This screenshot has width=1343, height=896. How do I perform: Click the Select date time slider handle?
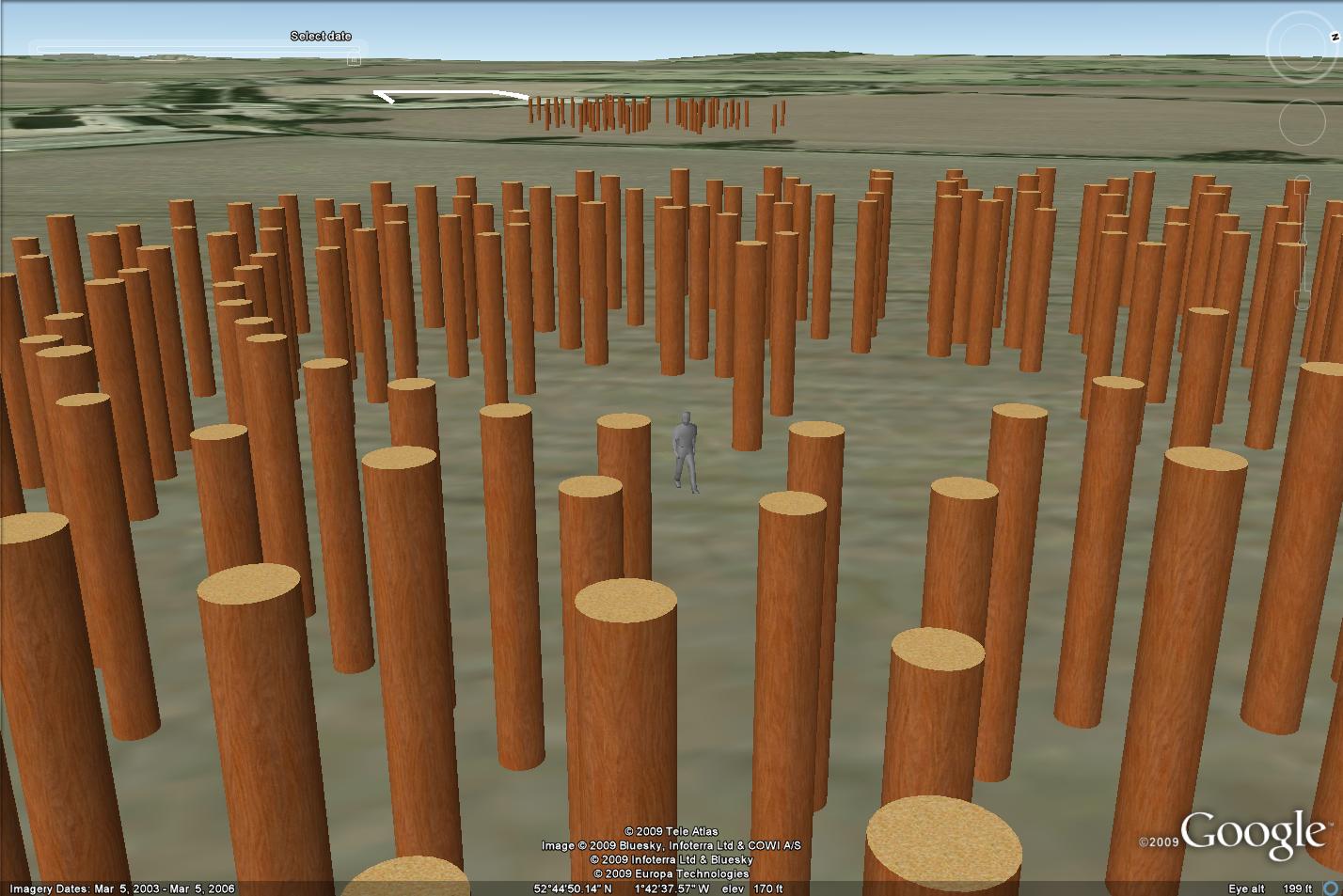pos(354,59)
